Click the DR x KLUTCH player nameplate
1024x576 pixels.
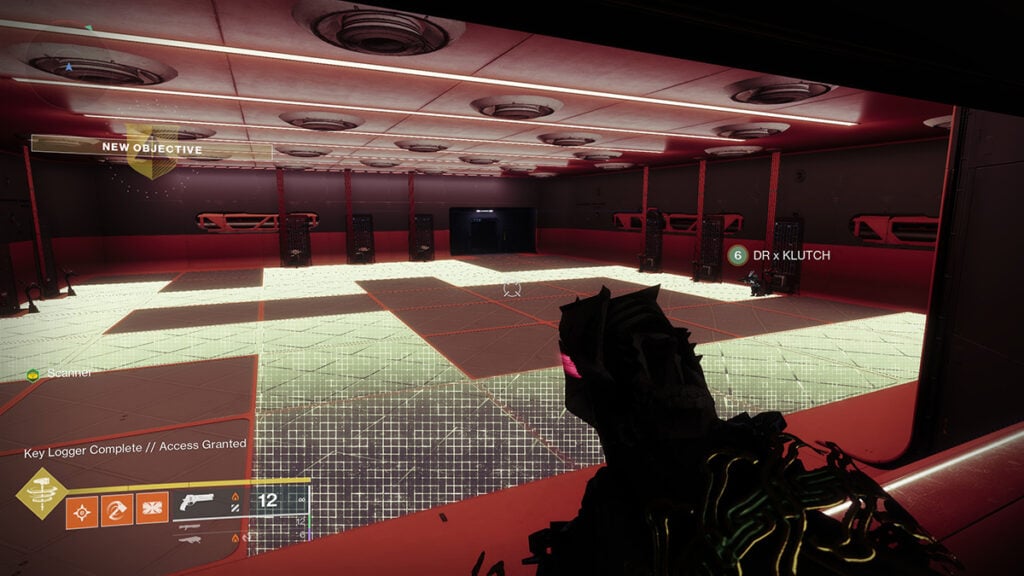[x=780, y=256]
